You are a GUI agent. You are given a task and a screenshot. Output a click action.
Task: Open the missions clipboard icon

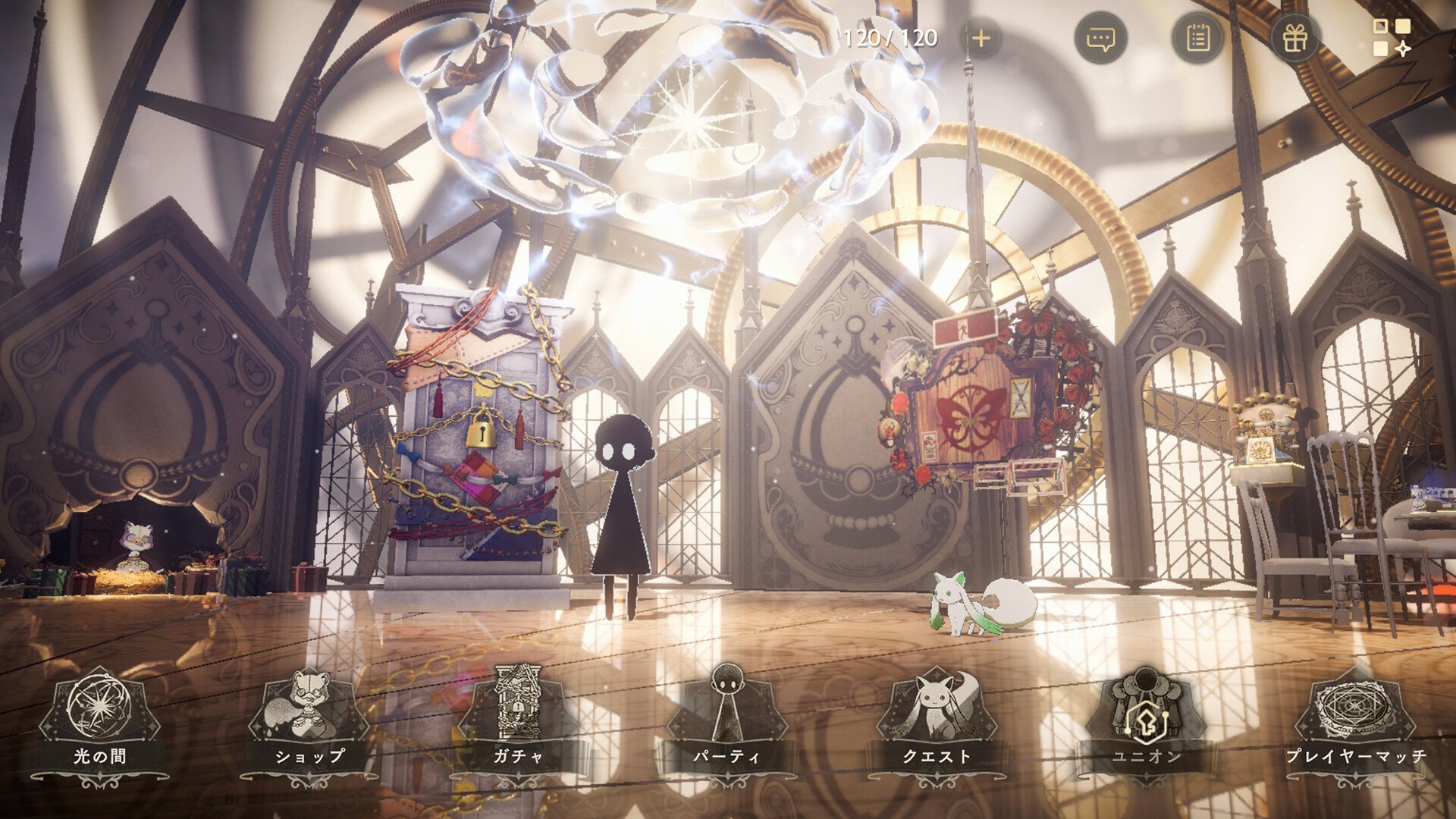point(1199,39)
